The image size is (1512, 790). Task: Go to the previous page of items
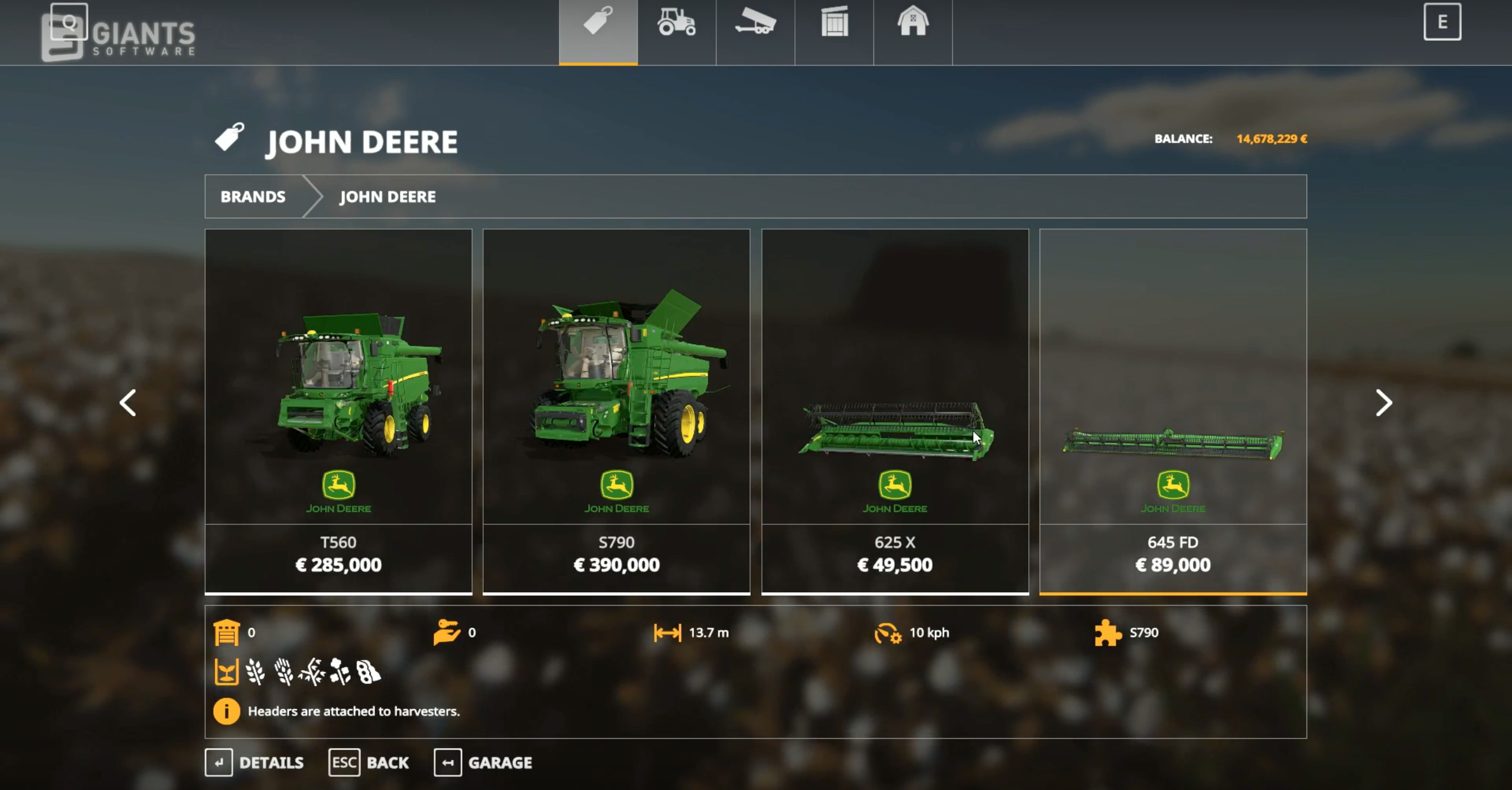(128, 403)
